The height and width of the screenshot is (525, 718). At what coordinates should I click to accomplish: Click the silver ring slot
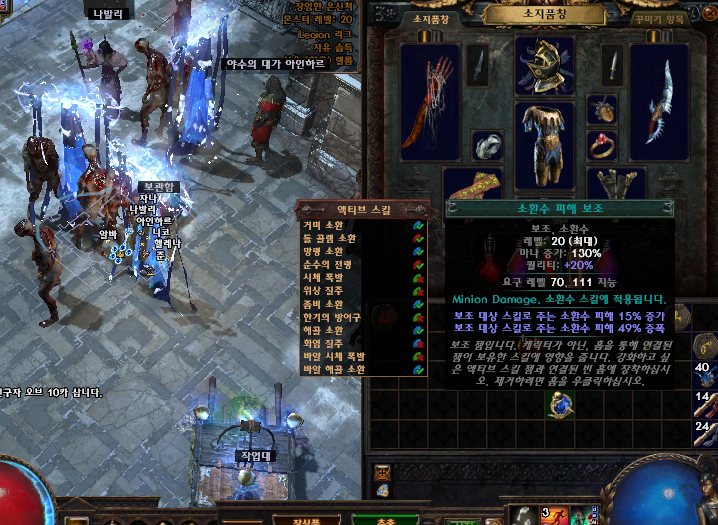pyautogui.click(x=486, y=146)
